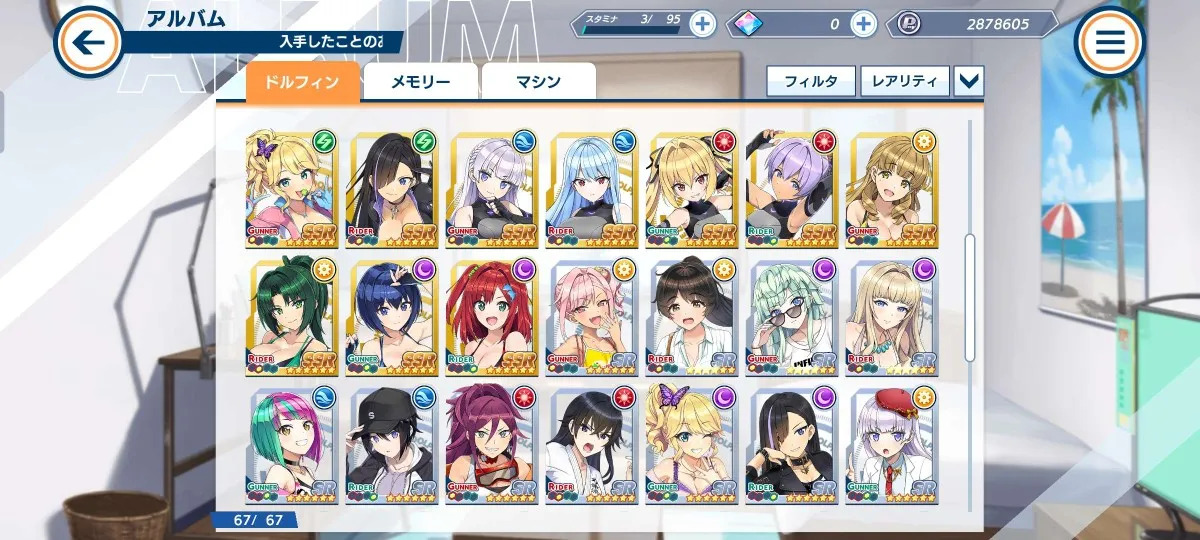Select the light-blue haired SSR Gunner card

coord(590,190)
